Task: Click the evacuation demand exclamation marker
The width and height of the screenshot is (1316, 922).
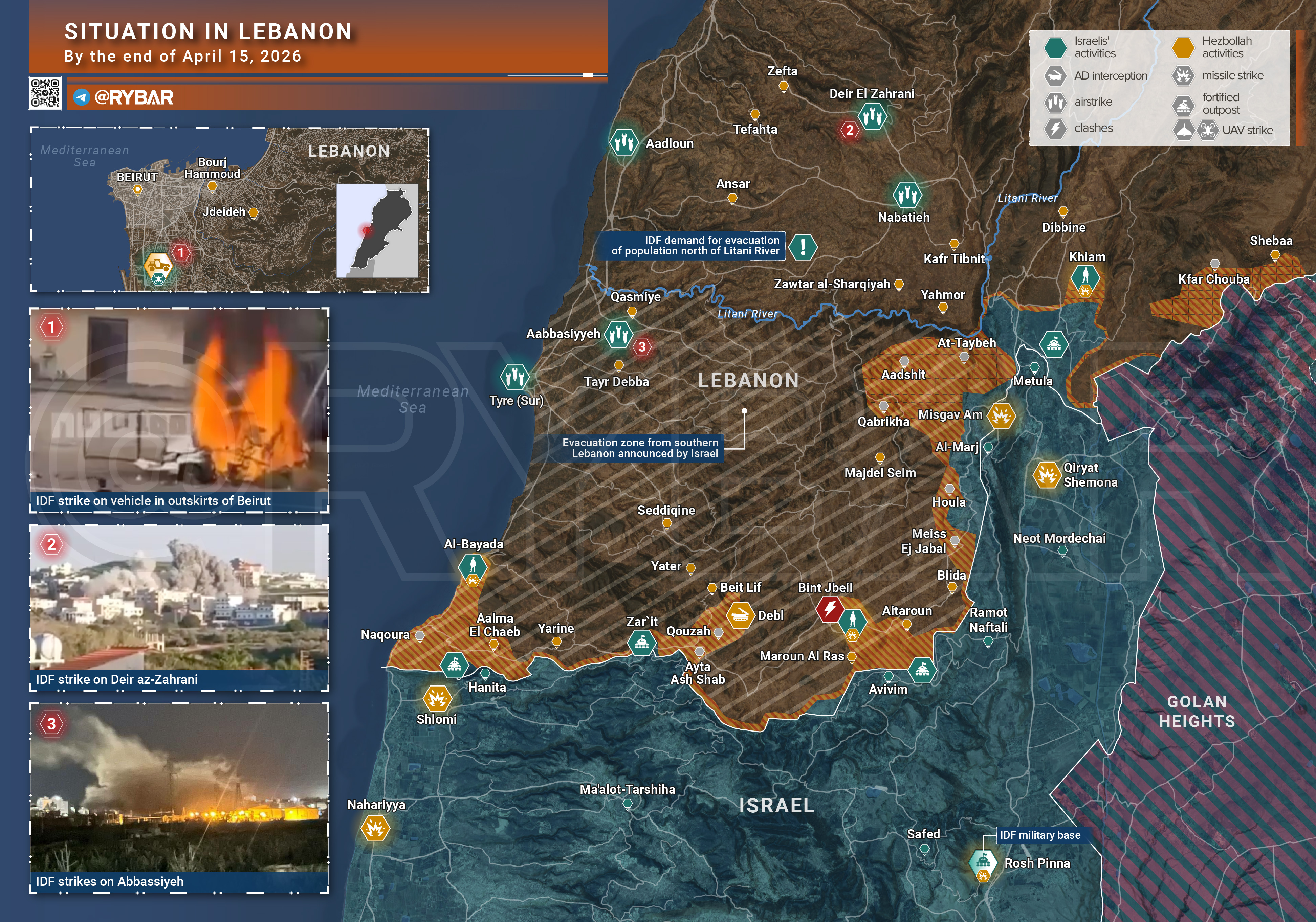Action: [x=803, y=247]
